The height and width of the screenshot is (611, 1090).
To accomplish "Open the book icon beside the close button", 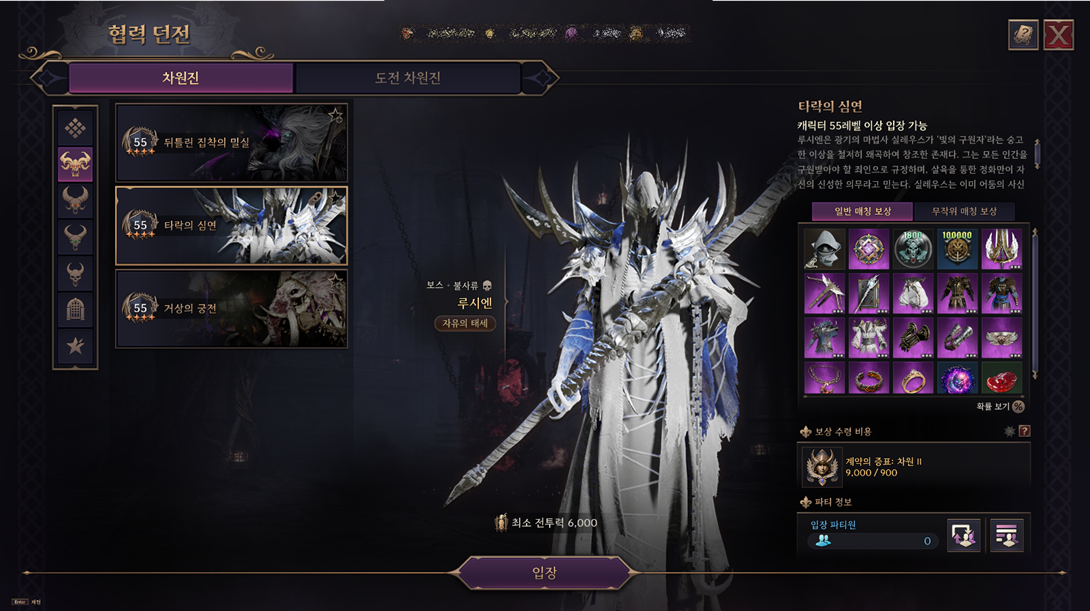I will [x=1023, y=35].
